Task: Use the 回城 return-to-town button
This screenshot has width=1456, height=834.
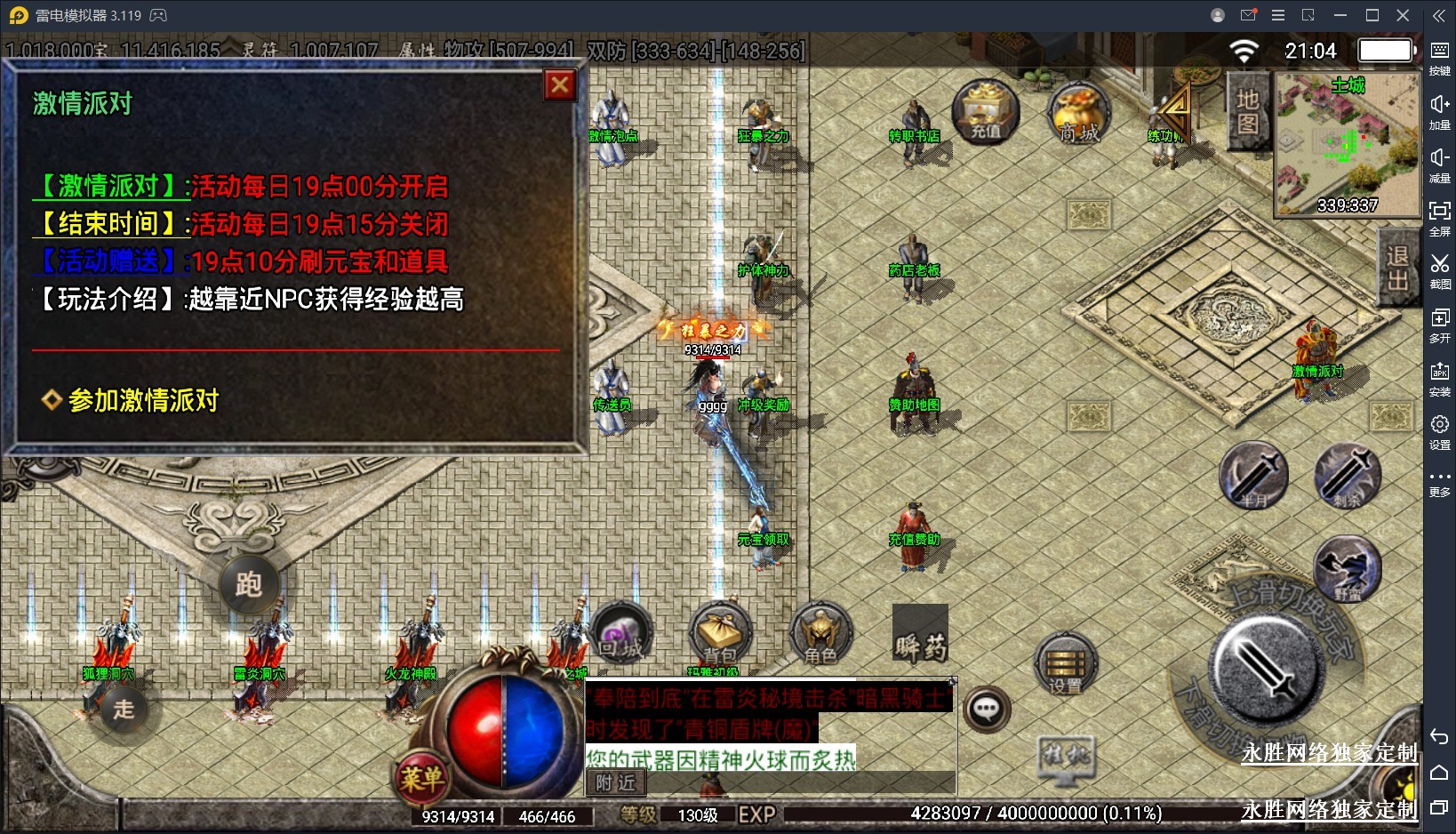Action: [620, 633]
